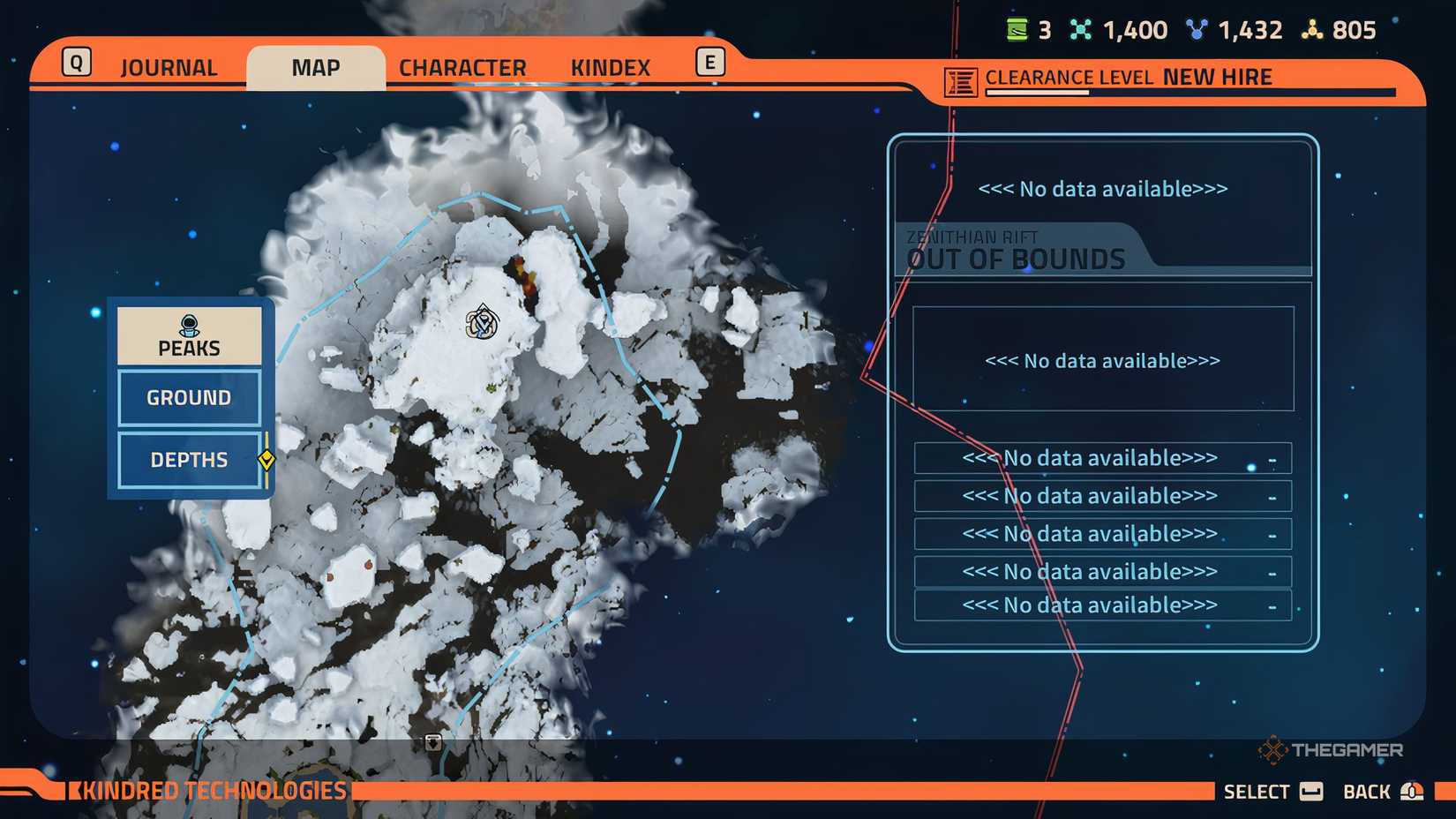Open the Kindex tab
The width and height of the screenshot is (1456, 819).
click(x=610, y=67)
